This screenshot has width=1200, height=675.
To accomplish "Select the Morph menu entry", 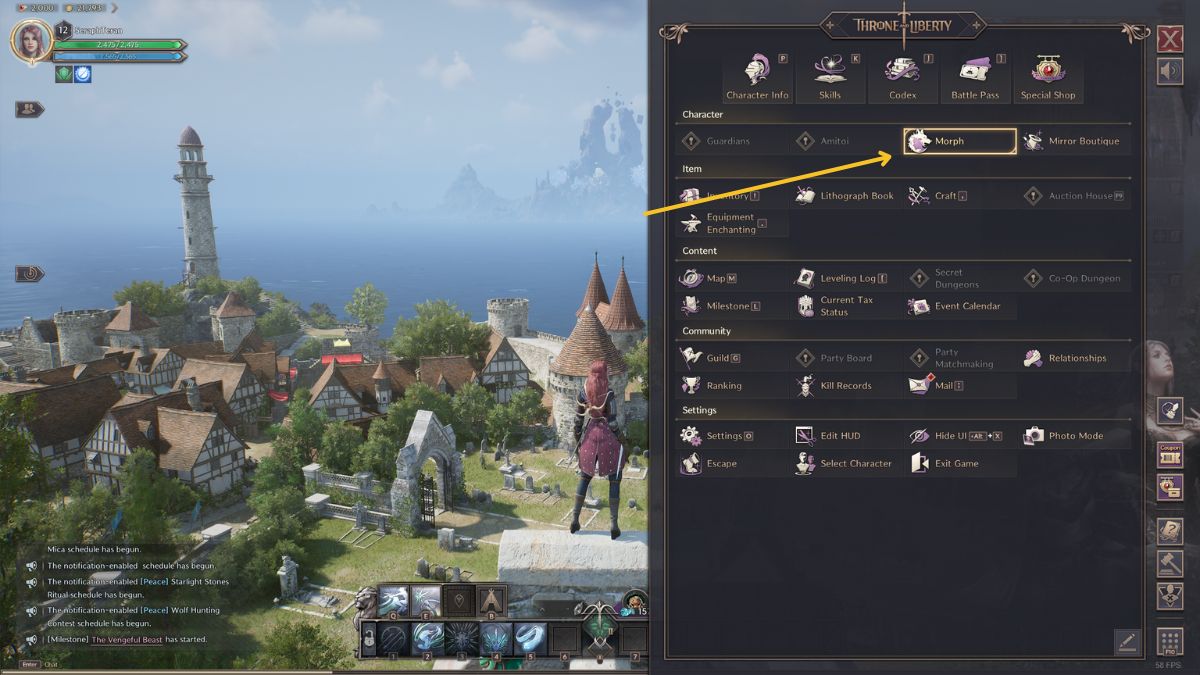I will tap(959, 141).
